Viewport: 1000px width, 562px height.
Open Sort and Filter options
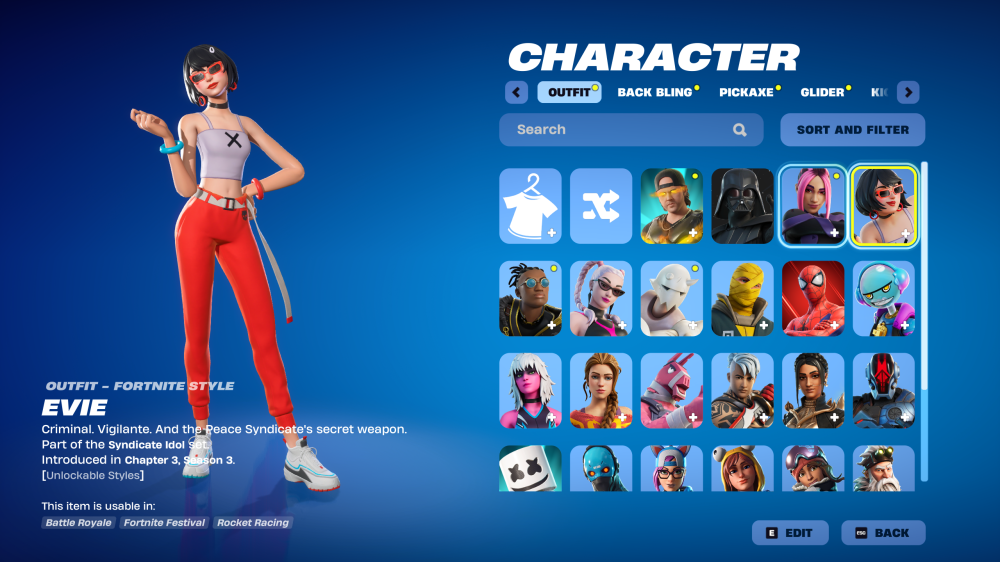[852, 130]
